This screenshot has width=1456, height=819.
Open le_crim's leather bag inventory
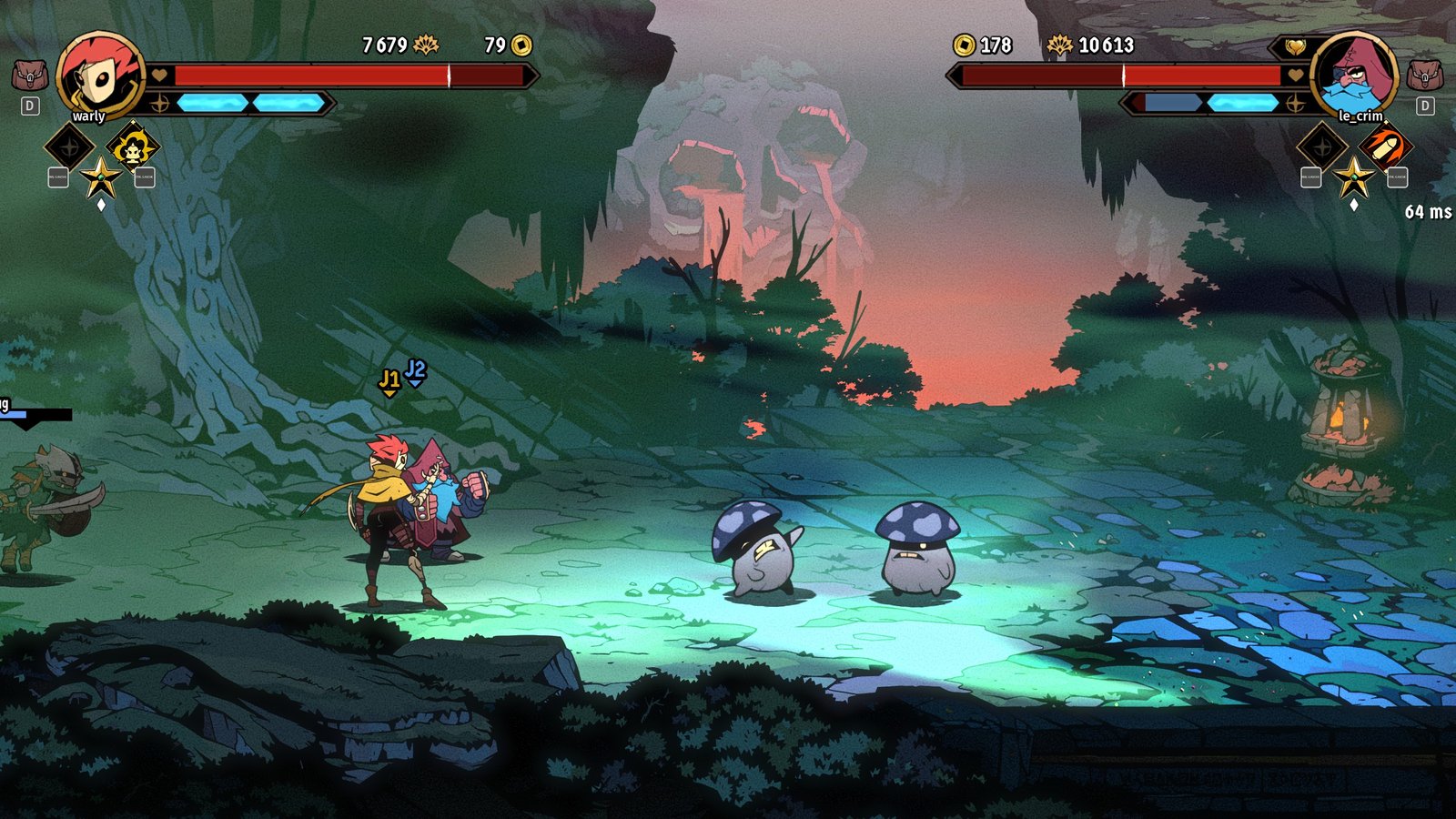tap(1425, 75)
